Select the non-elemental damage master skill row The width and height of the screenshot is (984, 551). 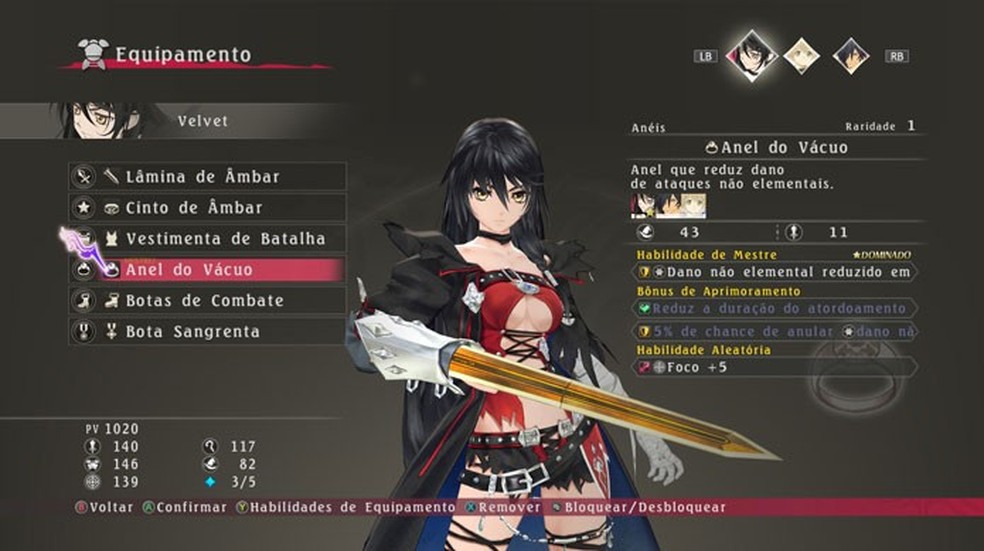775,272
